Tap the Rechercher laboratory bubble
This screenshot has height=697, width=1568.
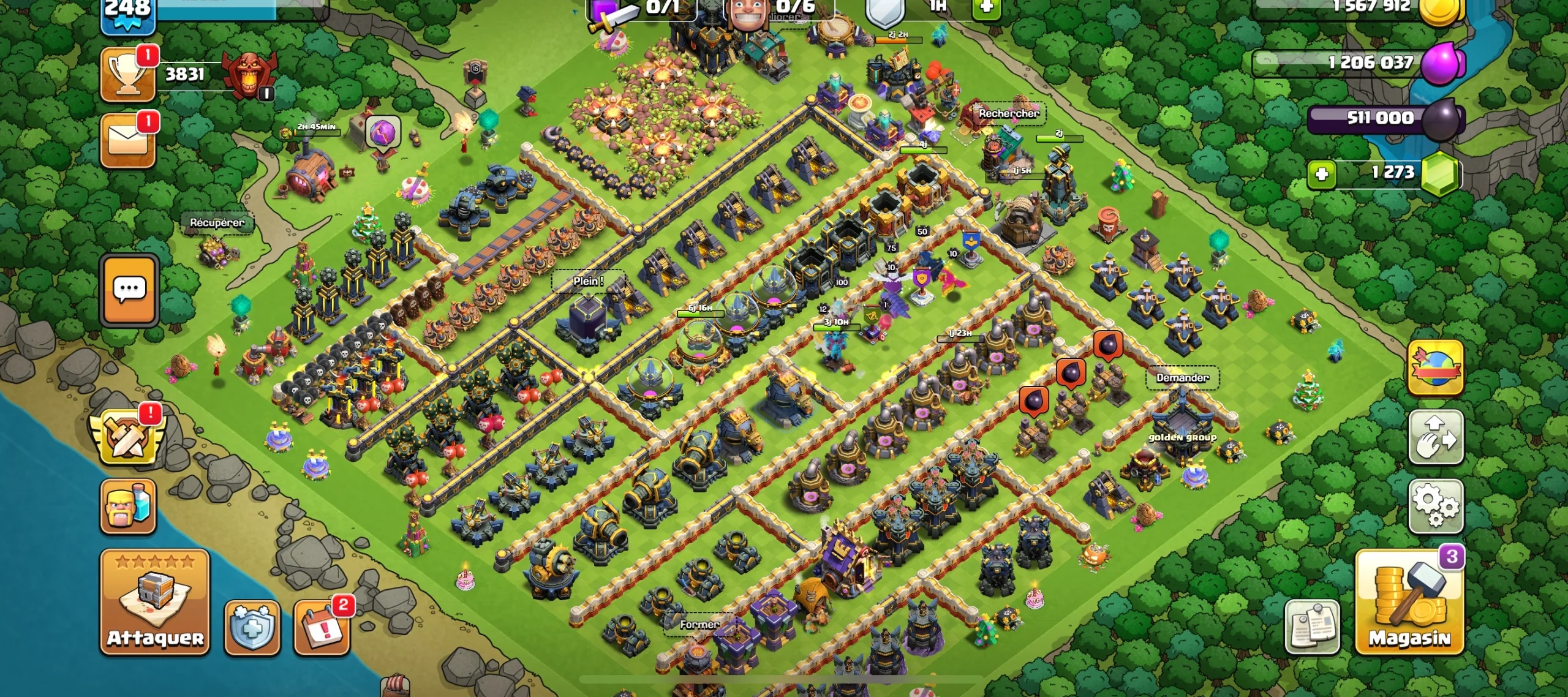pos(1008,113)
